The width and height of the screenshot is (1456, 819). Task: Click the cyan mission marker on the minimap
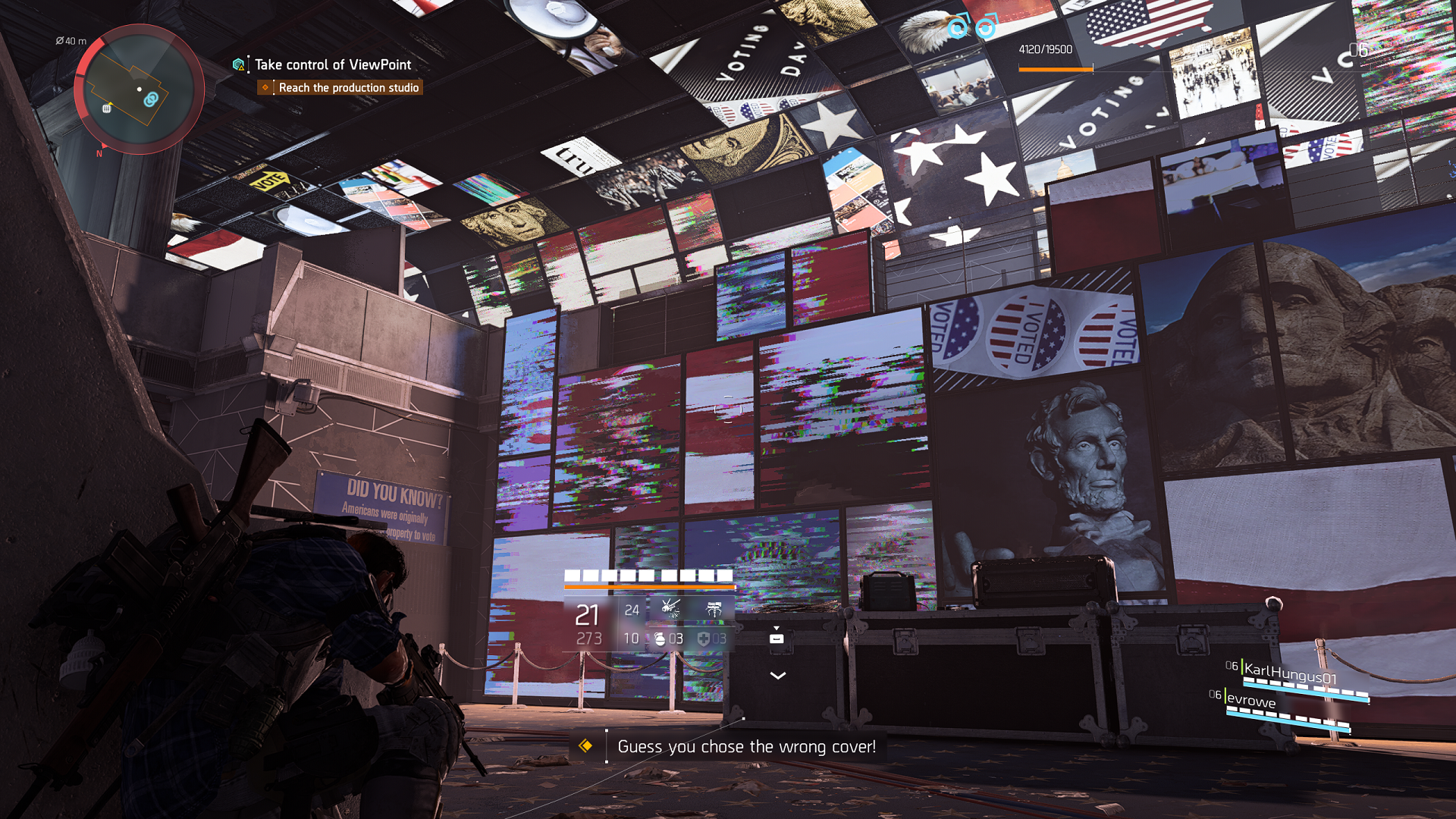151,99
